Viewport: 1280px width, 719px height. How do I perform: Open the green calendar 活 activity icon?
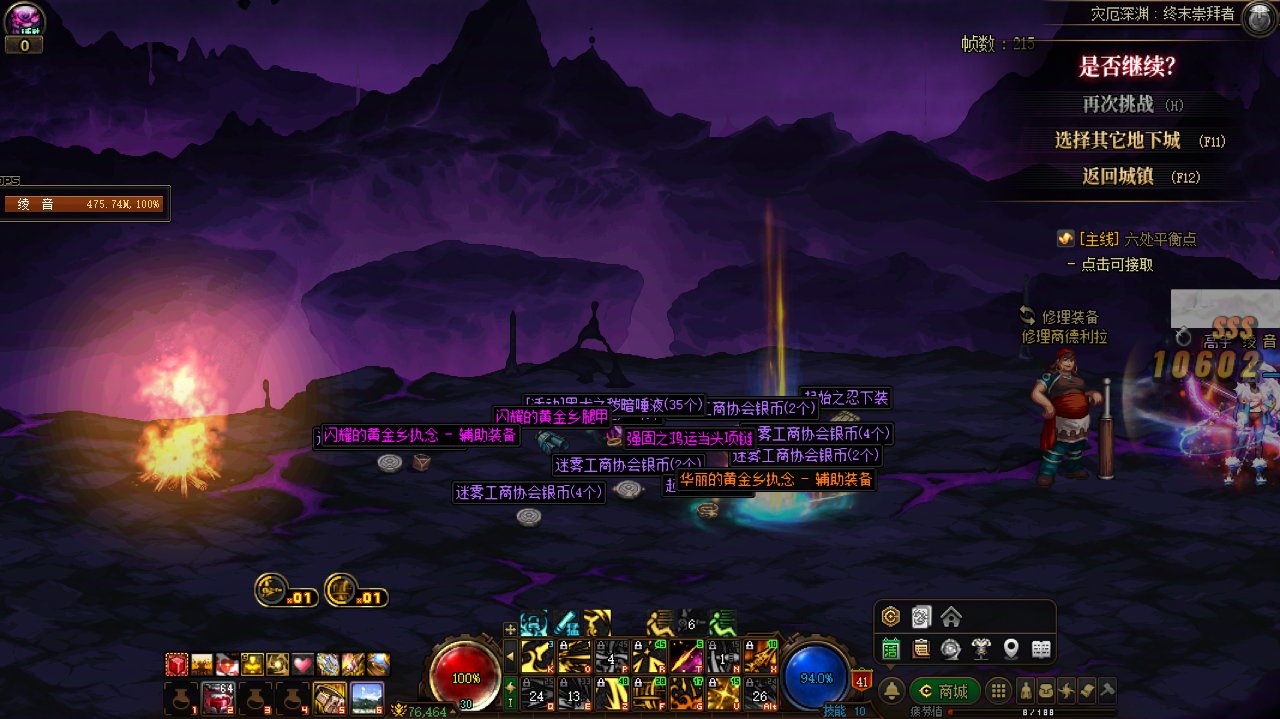click(890, 649)
